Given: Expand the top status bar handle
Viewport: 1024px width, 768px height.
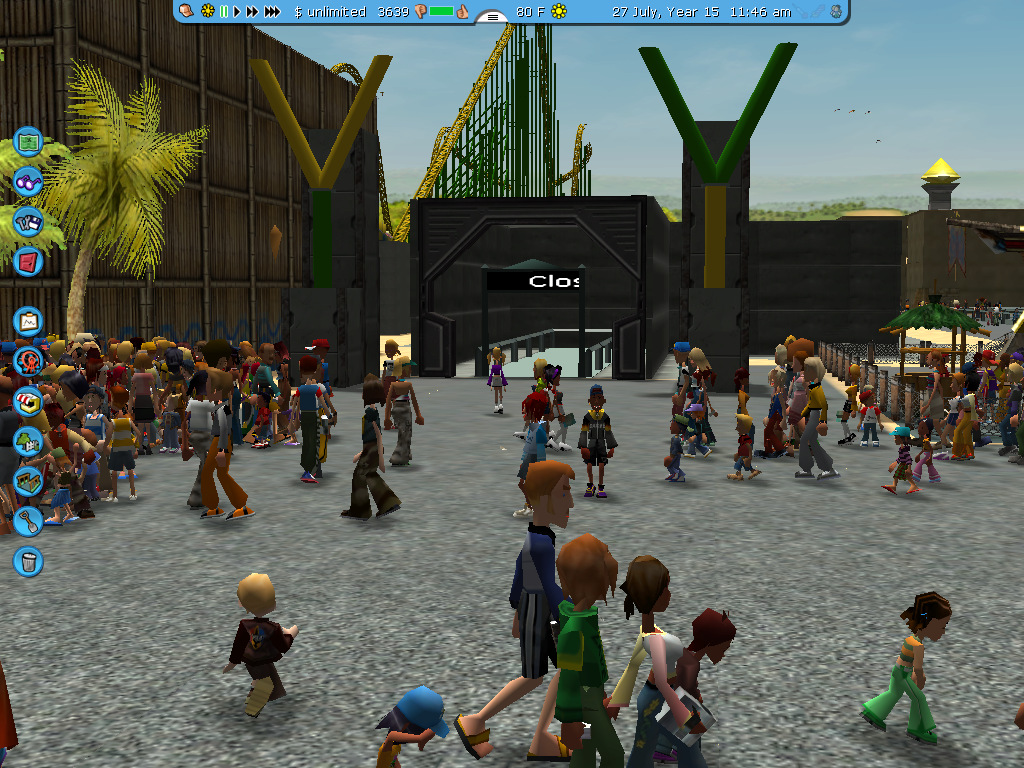Looking at the screenshot, I should click(491, 17).
